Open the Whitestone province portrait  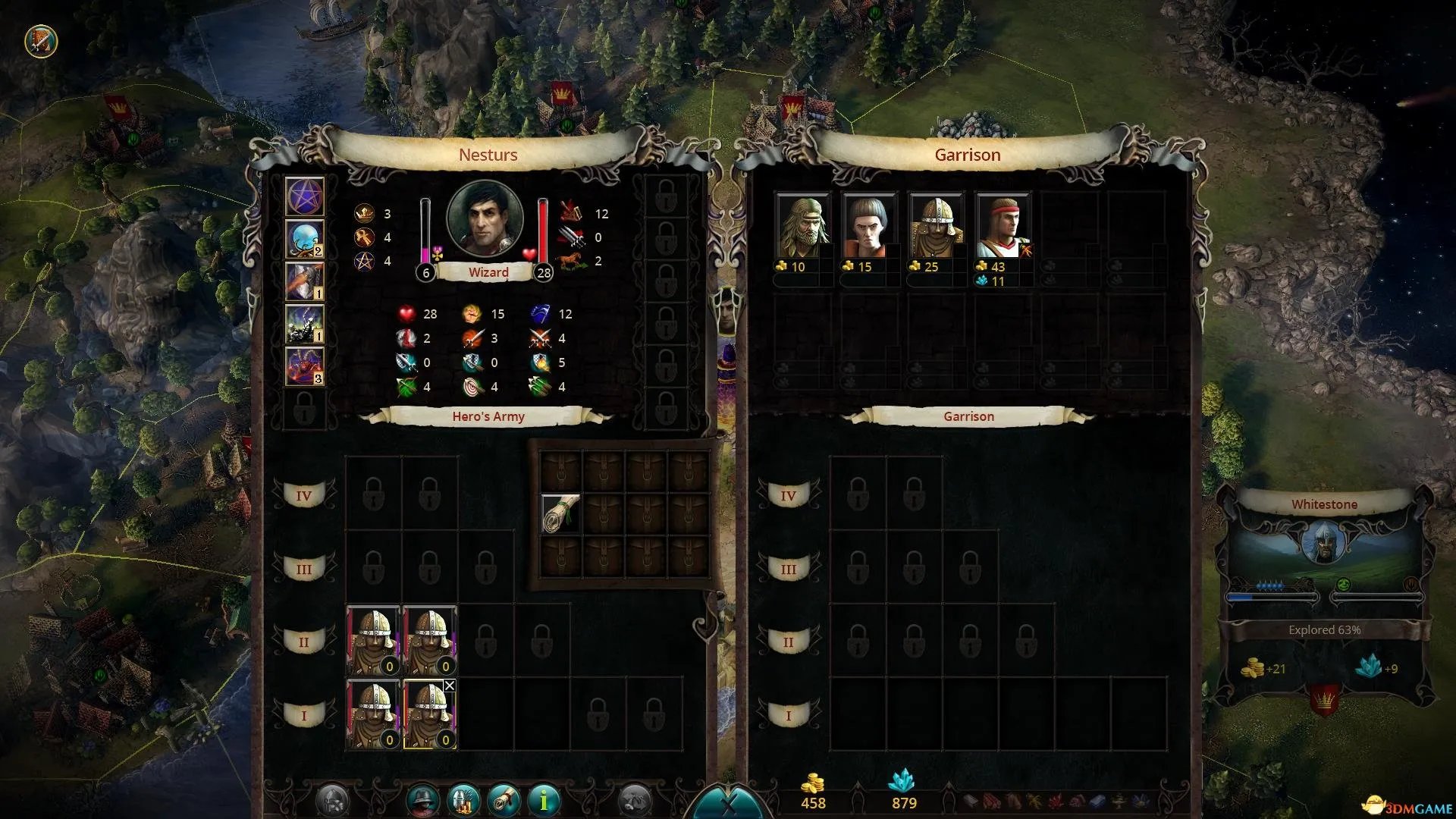[1324, 543]
